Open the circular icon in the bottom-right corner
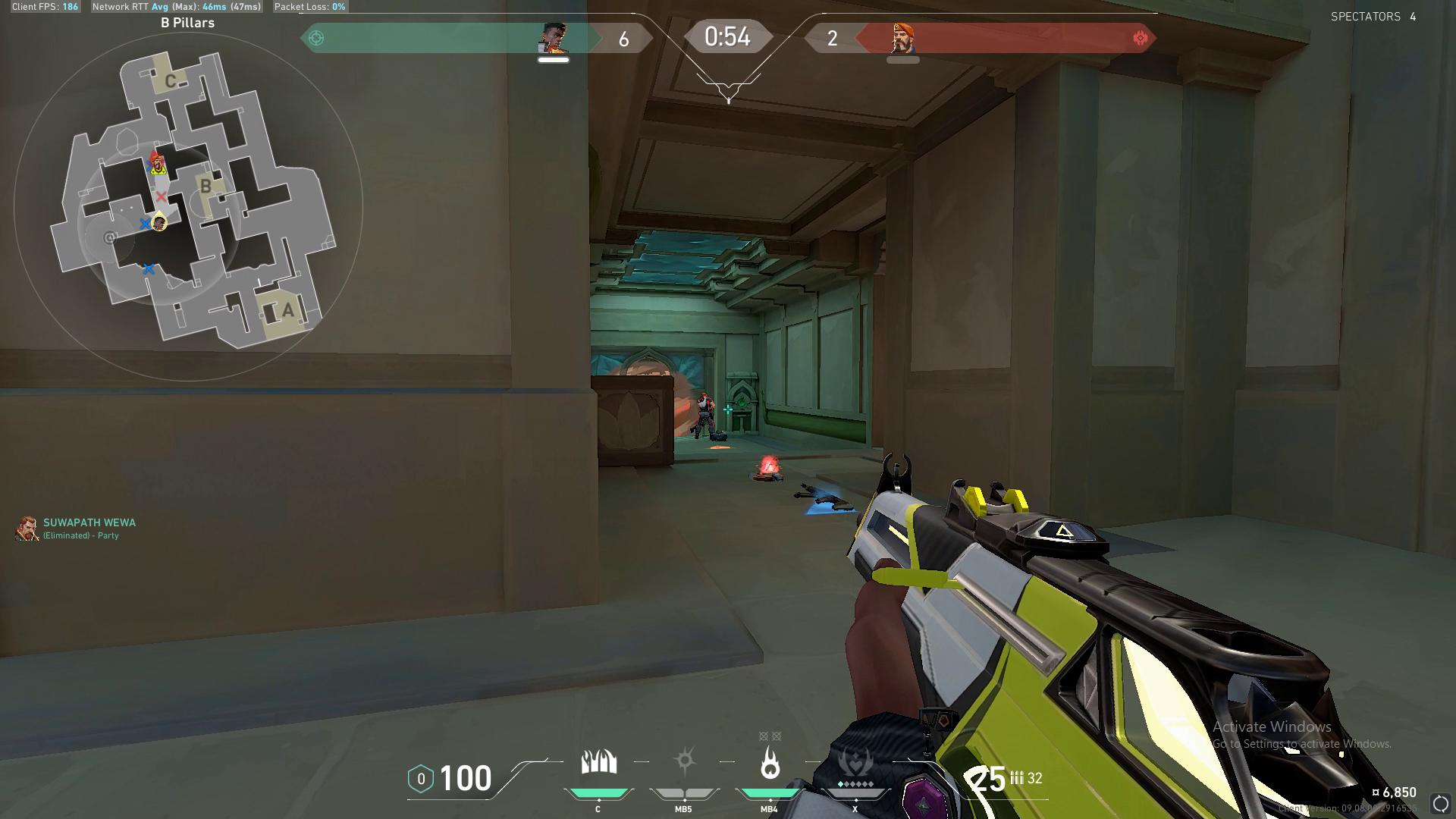 pyautogui.click(x=1440, y=804)
